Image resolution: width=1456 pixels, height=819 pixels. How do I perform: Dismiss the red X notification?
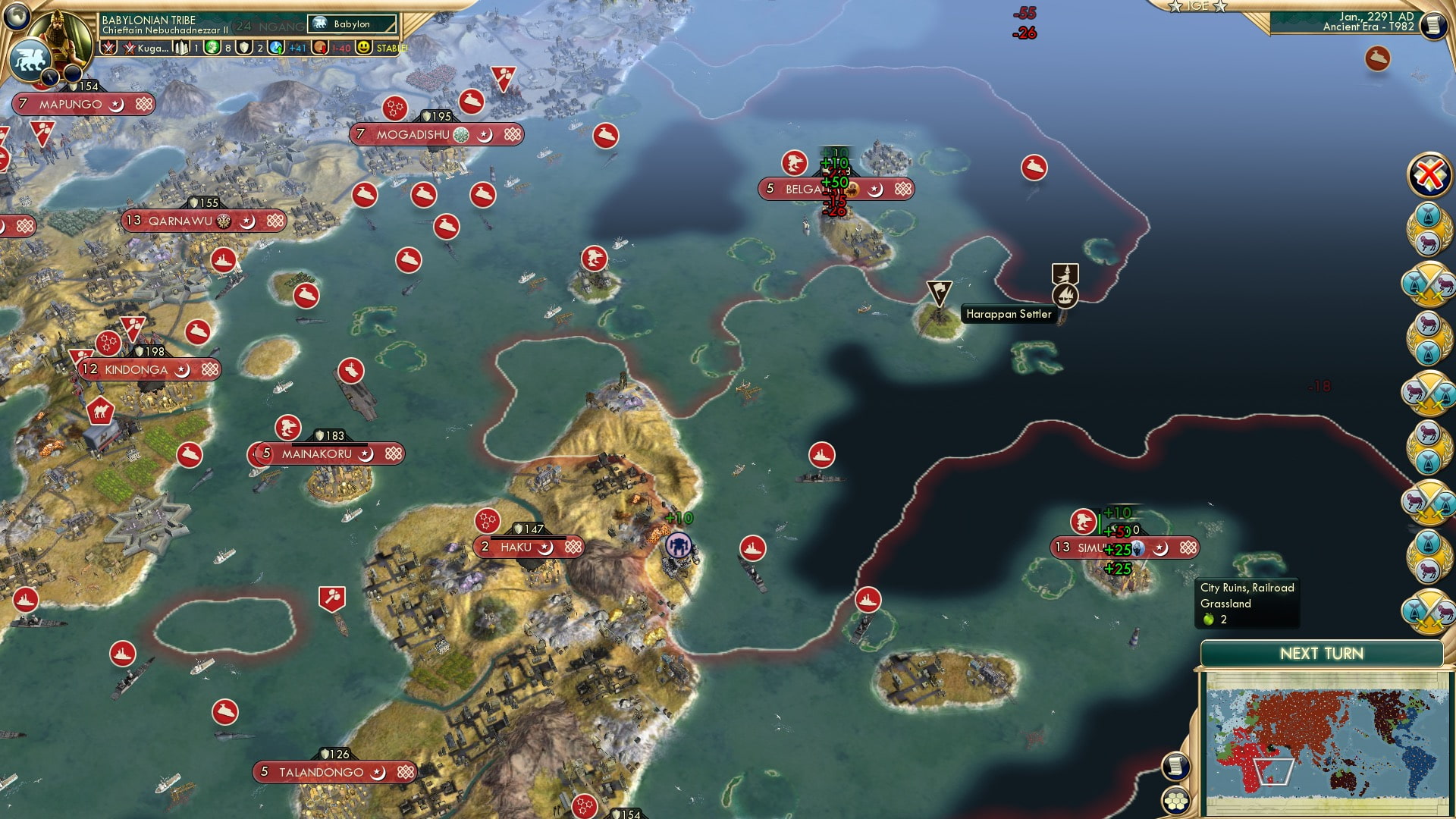pyautogui.click(x=1429, y=175)
